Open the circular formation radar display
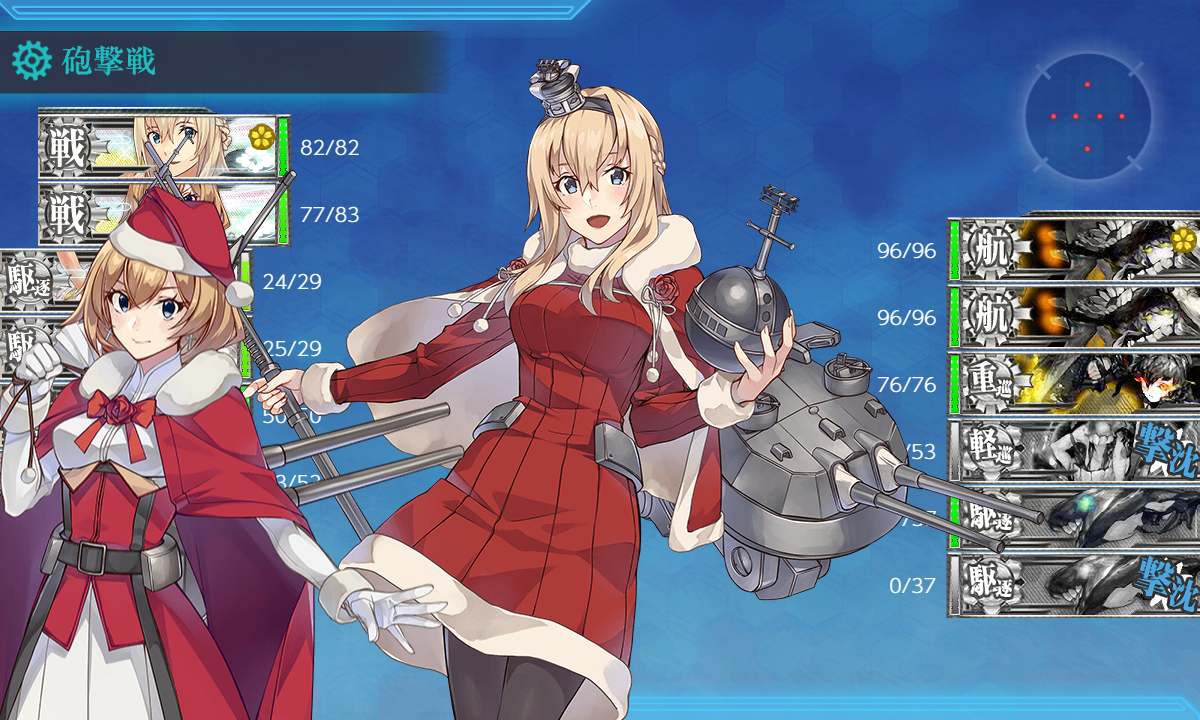The height and width of the screenshot is (720, 1200). [x=1087, y=117]
